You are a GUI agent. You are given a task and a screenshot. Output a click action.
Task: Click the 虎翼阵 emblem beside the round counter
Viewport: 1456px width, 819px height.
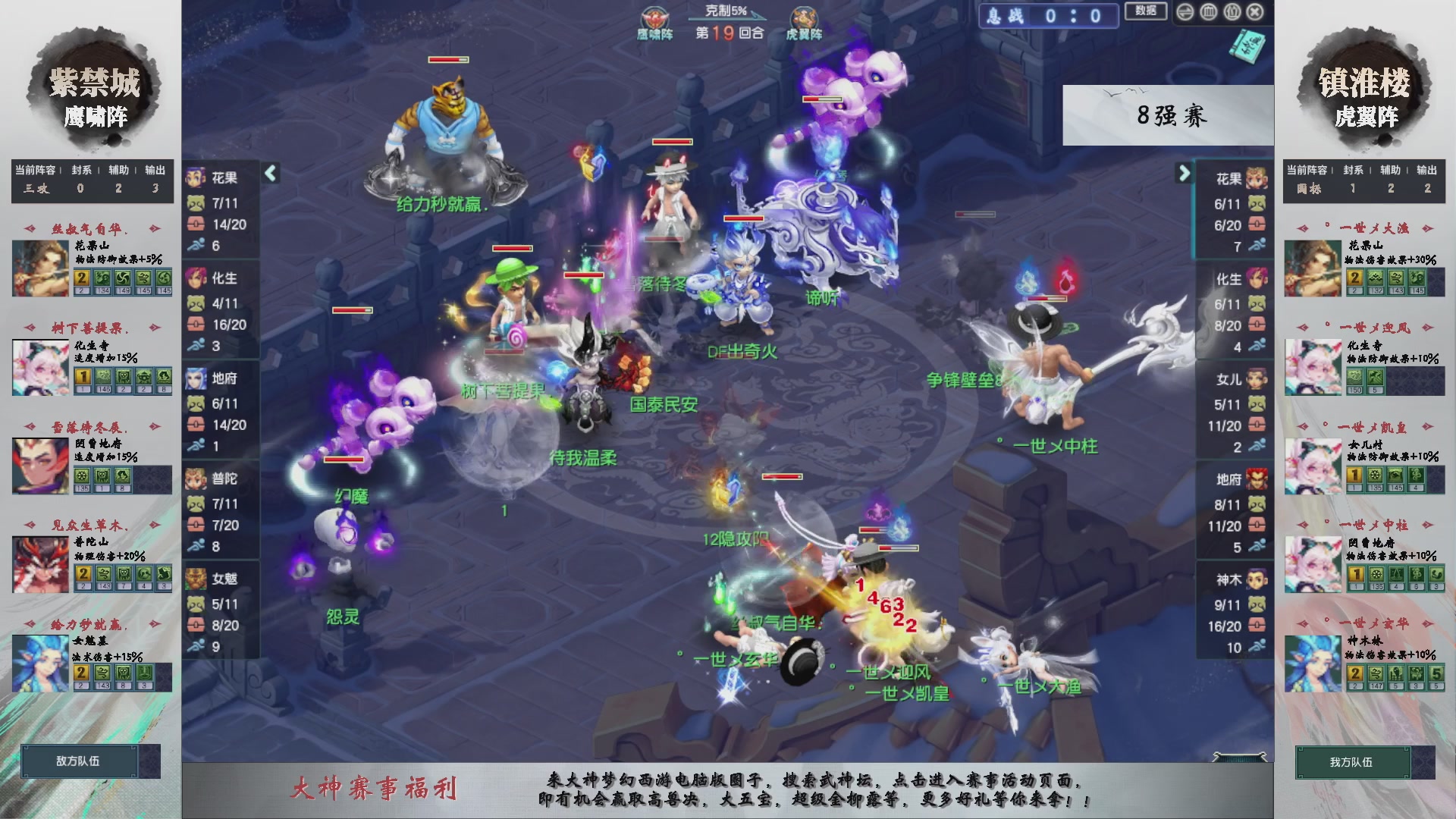point(805,17)
